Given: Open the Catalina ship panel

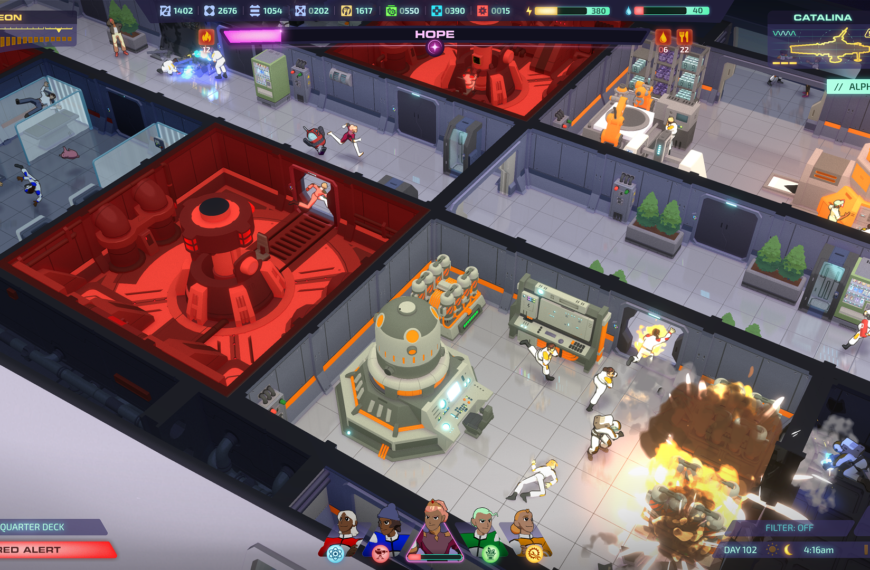Looking at the screenshot, I should click(x=820, y=39).
